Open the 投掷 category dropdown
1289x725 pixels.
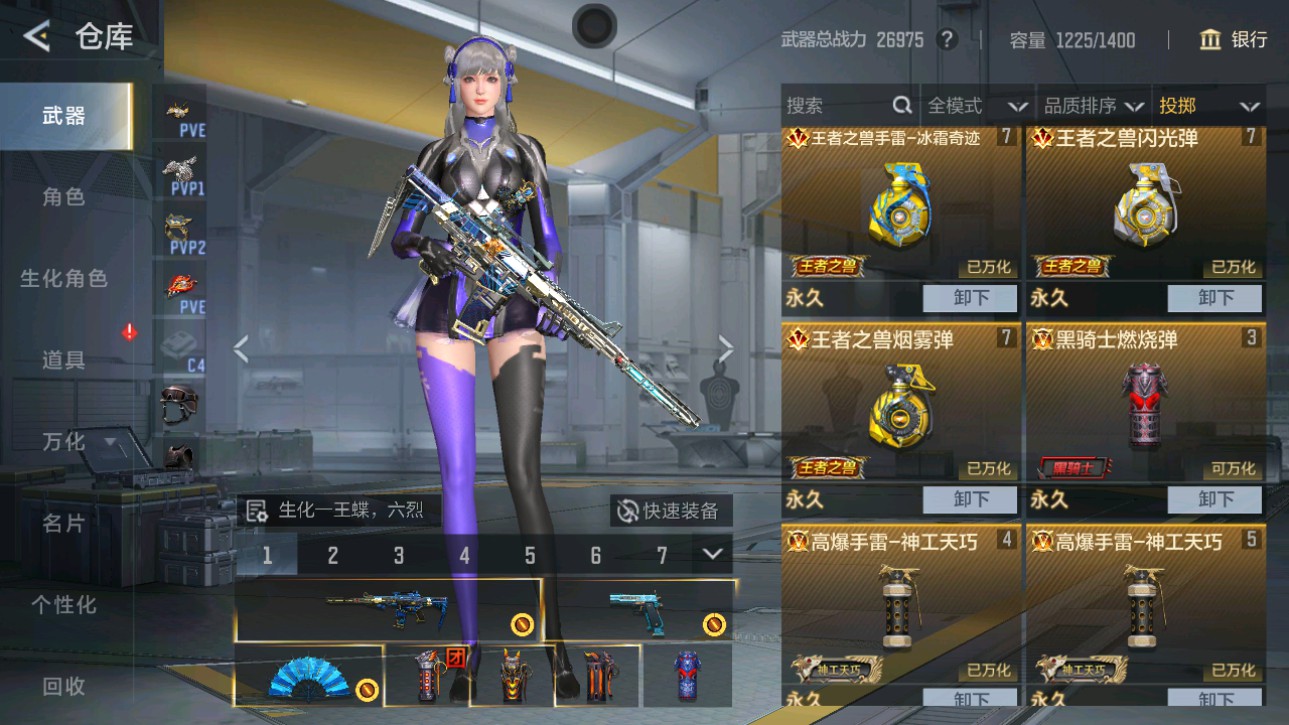(1211, 104)
